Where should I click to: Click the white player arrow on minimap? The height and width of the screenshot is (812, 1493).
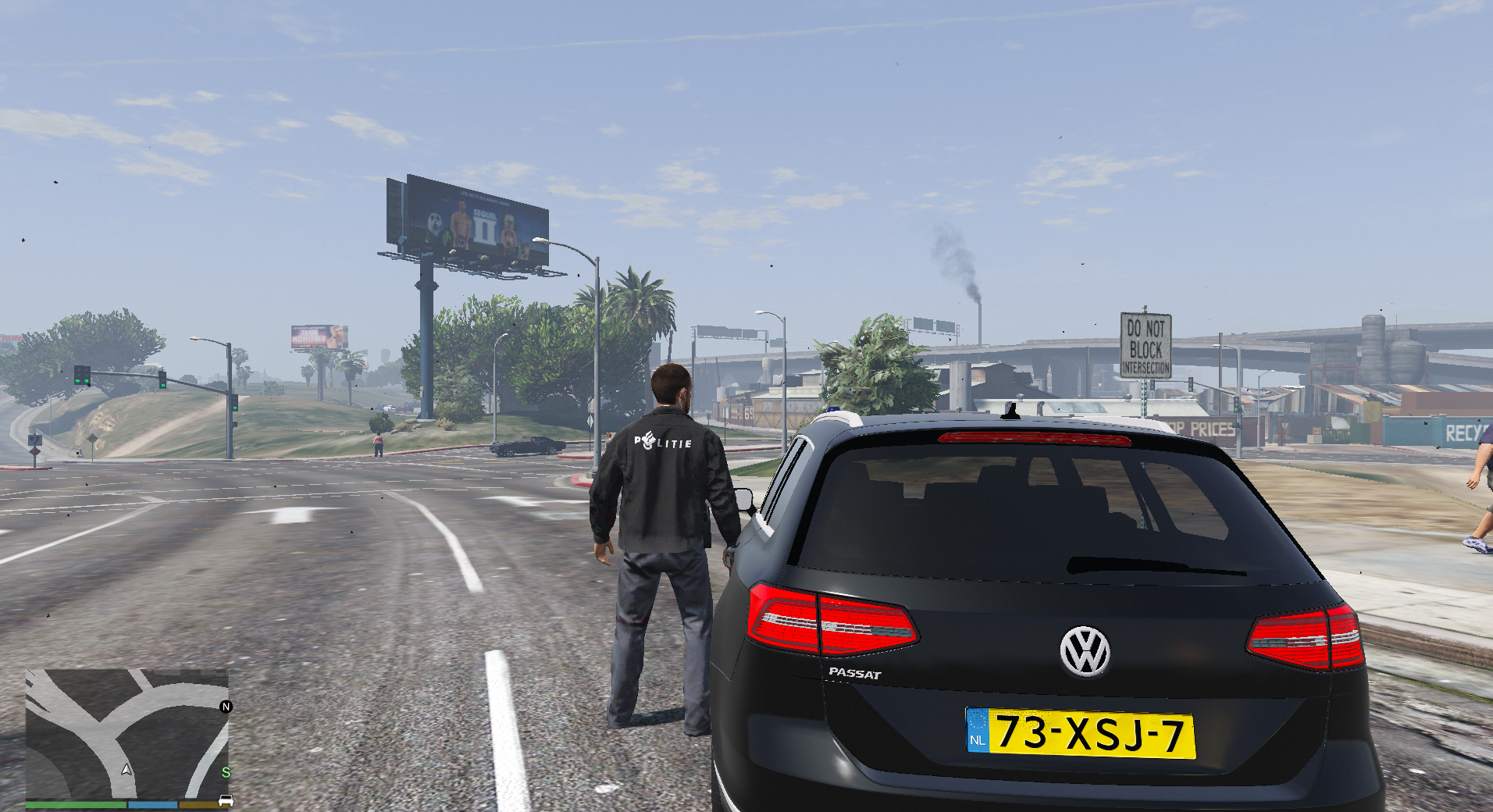point(126,770)
